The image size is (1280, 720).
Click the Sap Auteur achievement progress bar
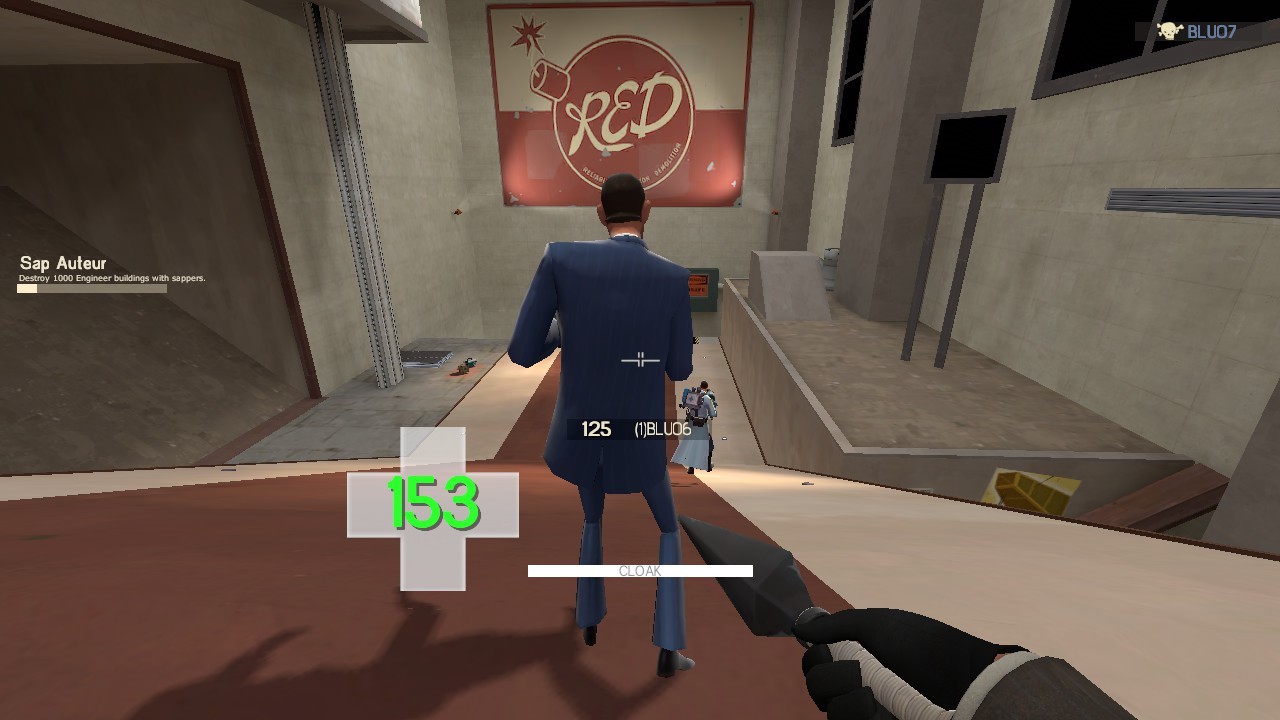coord(90,288)
